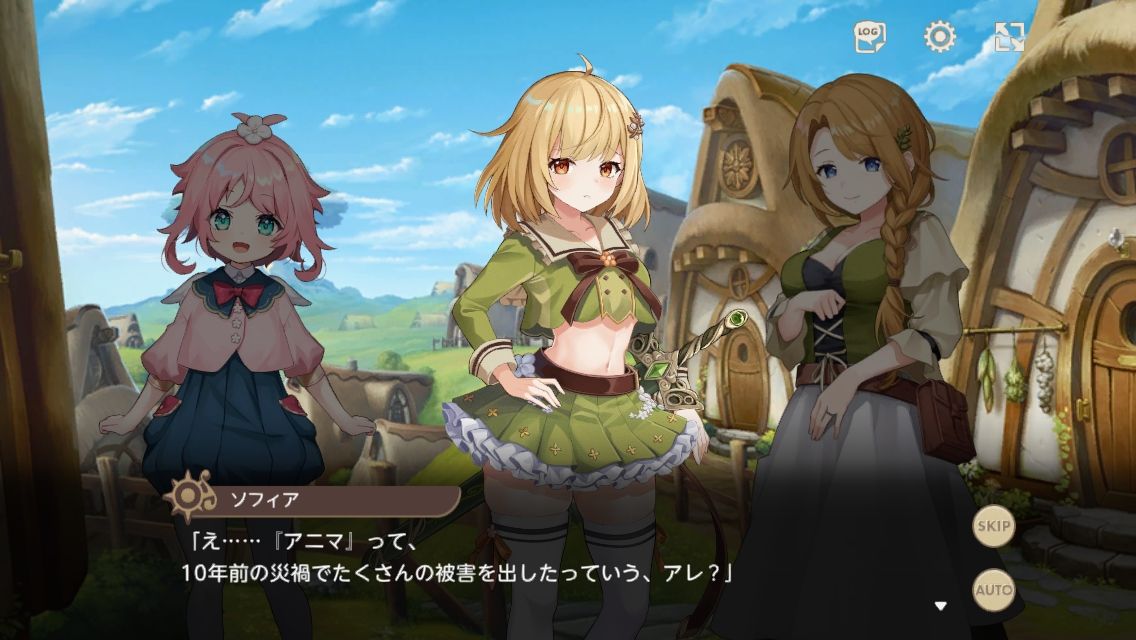Skip the story with SKIP button

tap(994, 526)
